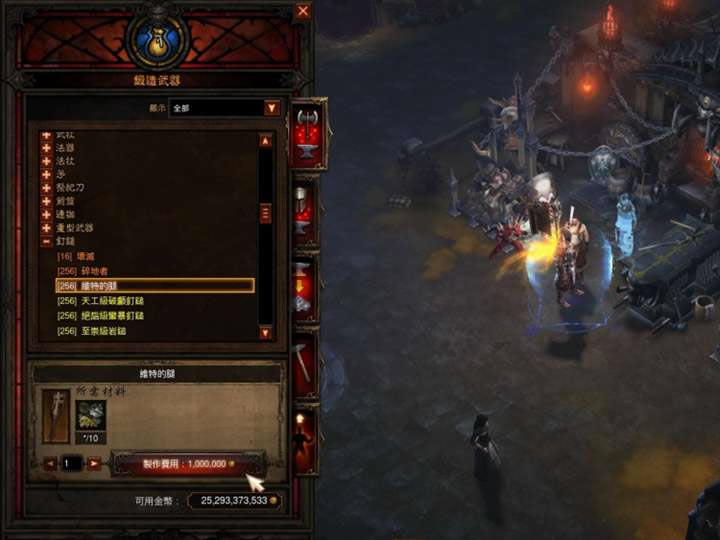Image resolution: width=720 pixels, height=540 pixels.
Task: Select the 碎地者 recipe
Action: (x=96, y=271)
